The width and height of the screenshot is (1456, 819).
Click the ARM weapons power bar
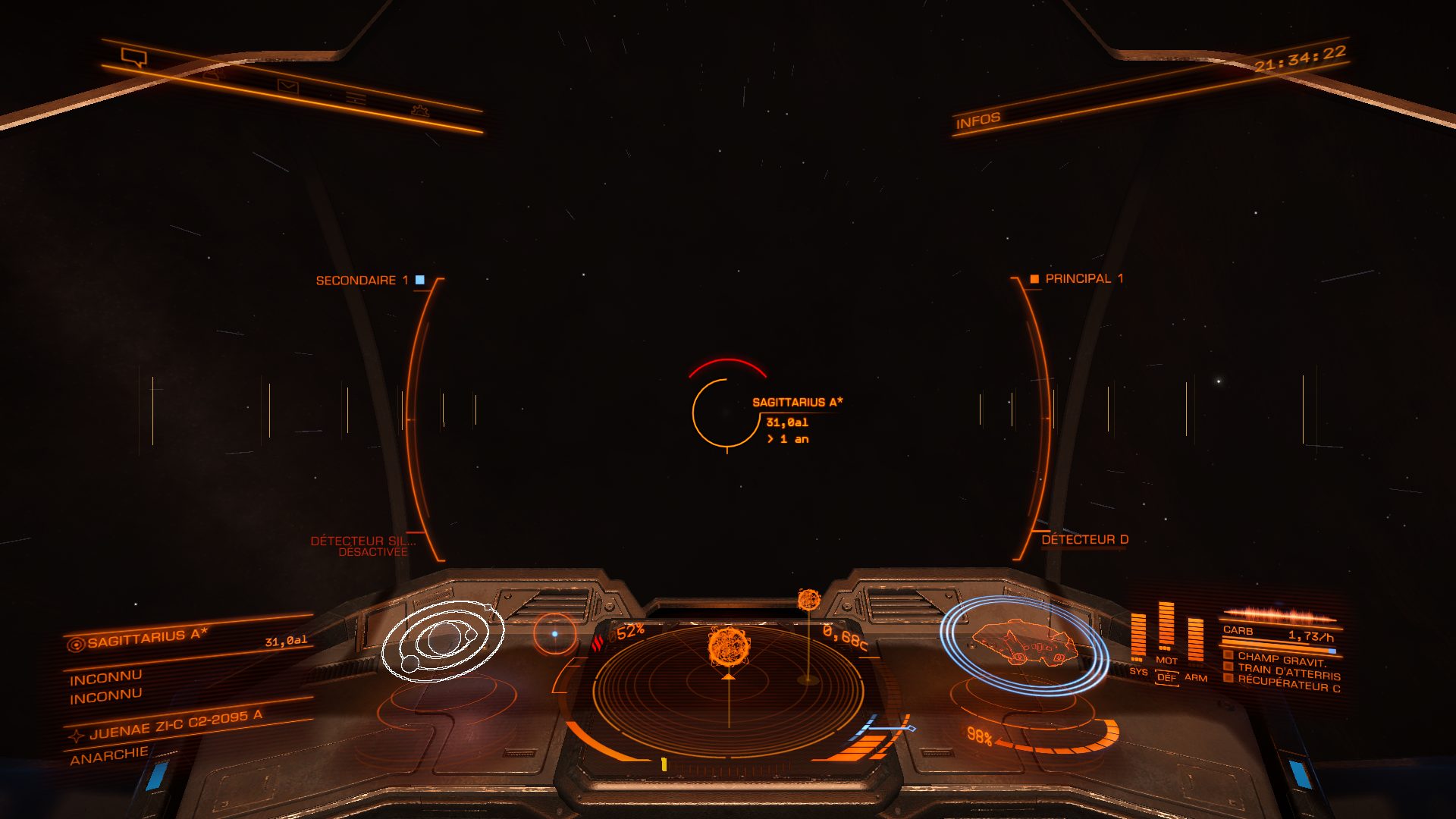(1195, 641)
